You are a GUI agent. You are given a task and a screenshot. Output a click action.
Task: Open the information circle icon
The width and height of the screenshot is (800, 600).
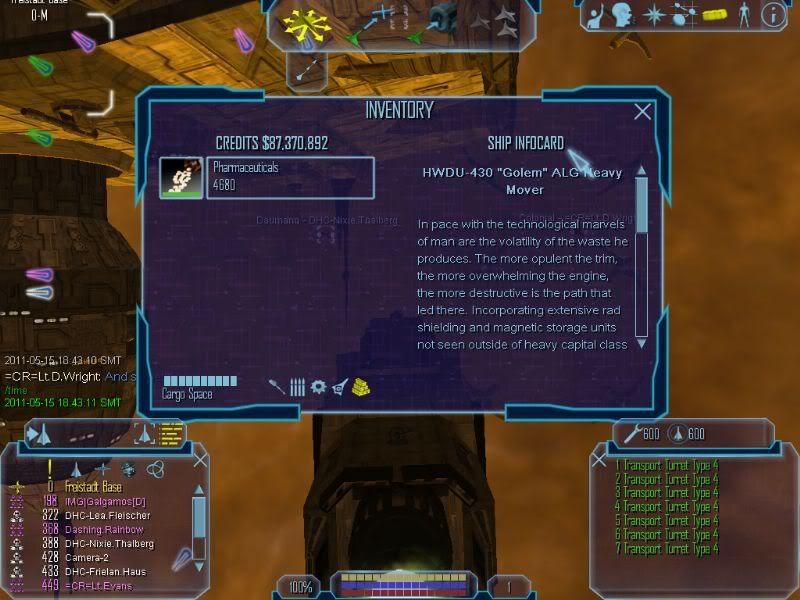pyautogui.click(x=772, y=14)
